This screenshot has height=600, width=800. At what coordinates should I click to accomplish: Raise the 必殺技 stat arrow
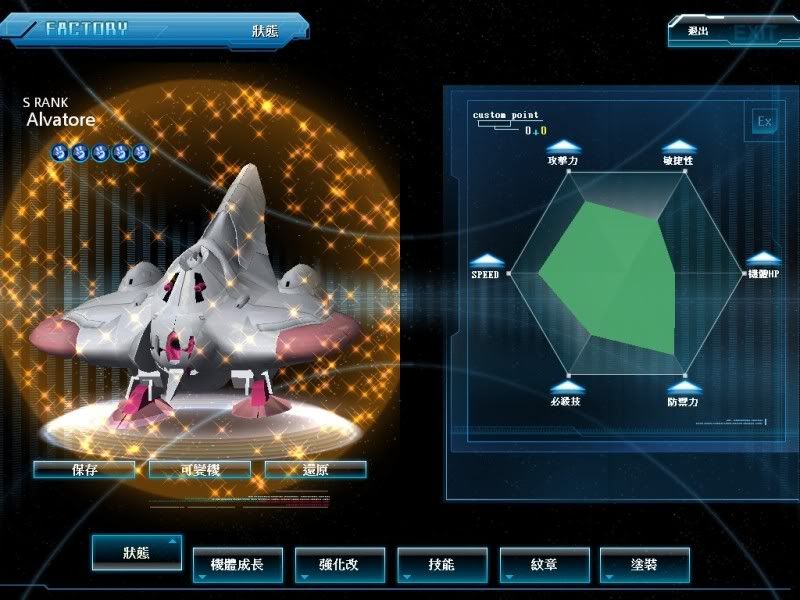(566, 386)
